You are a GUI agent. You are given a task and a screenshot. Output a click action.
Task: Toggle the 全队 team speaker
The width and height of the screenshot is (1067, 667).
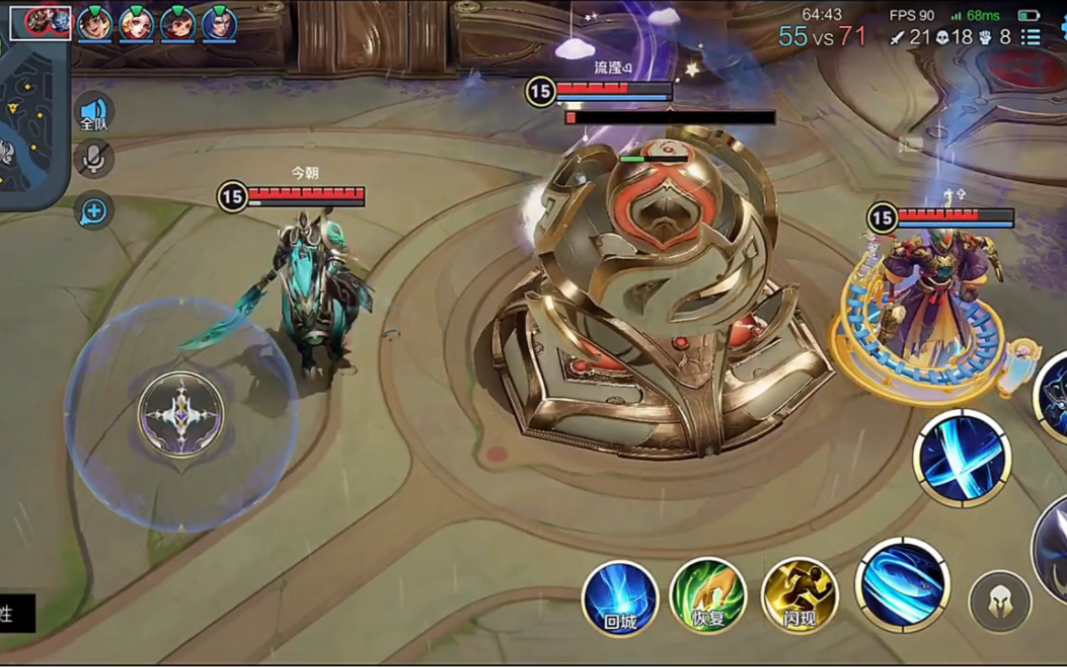coord(94,114)
